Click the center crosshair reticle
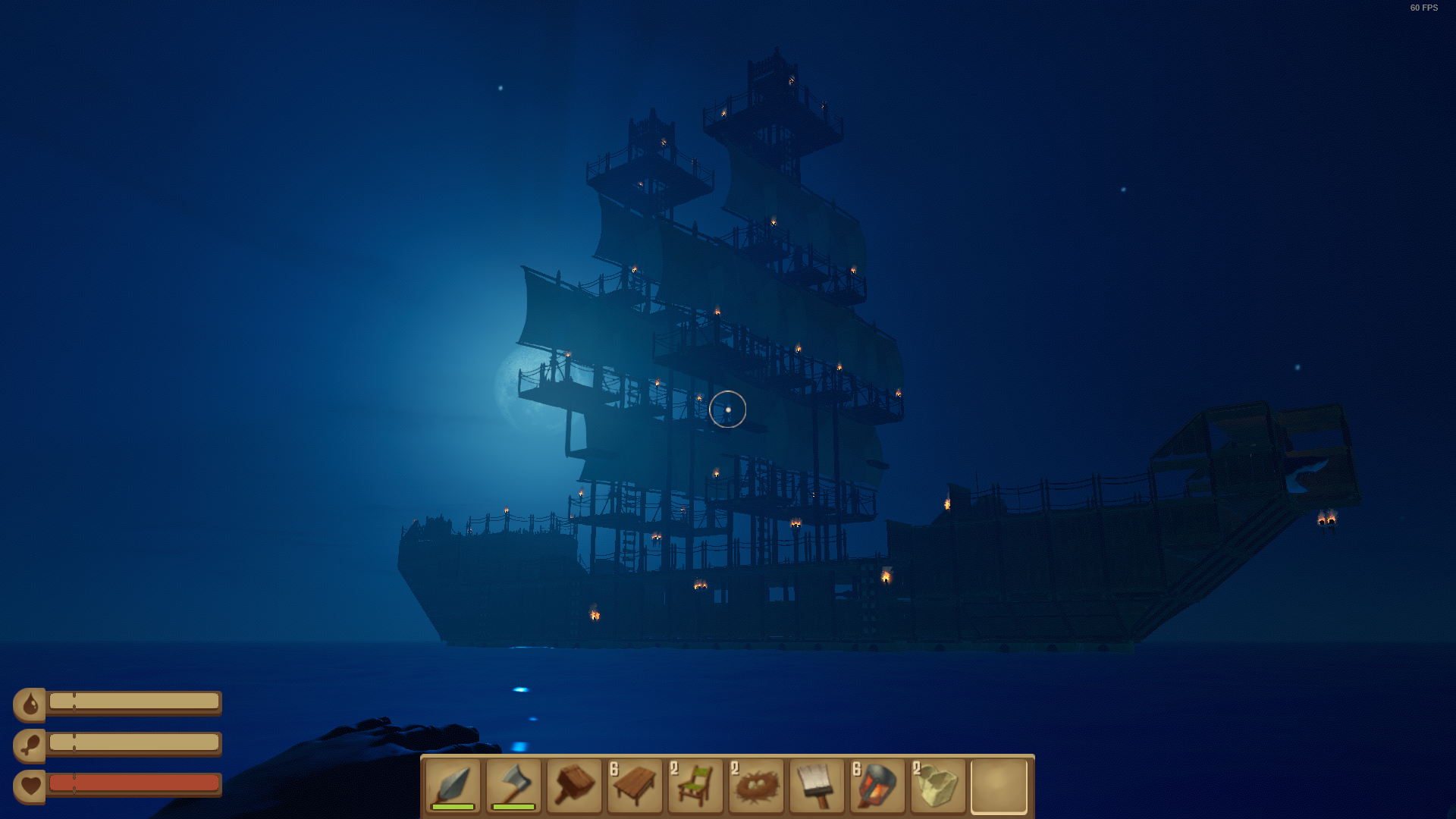 point(728,409)
